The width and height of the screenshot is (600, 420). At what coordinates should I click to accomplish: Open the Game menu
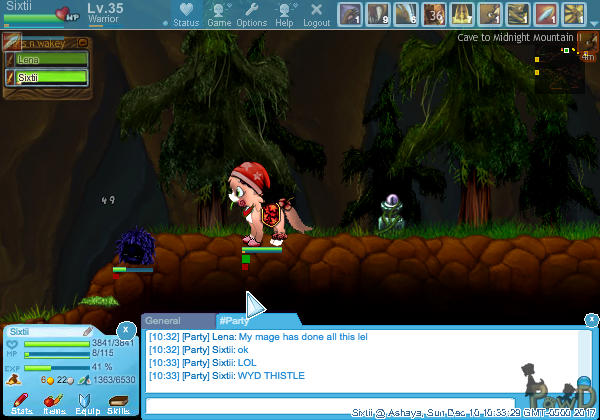coord(219,14)
